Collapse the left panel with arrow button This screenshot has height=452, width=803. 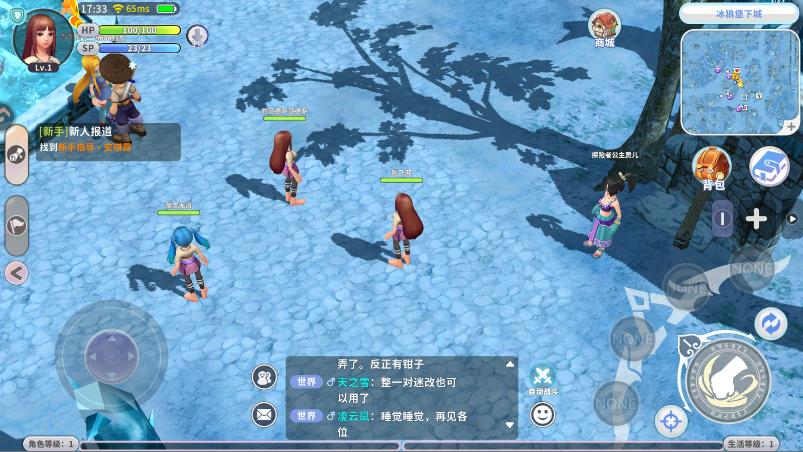(x=16, y=272)
